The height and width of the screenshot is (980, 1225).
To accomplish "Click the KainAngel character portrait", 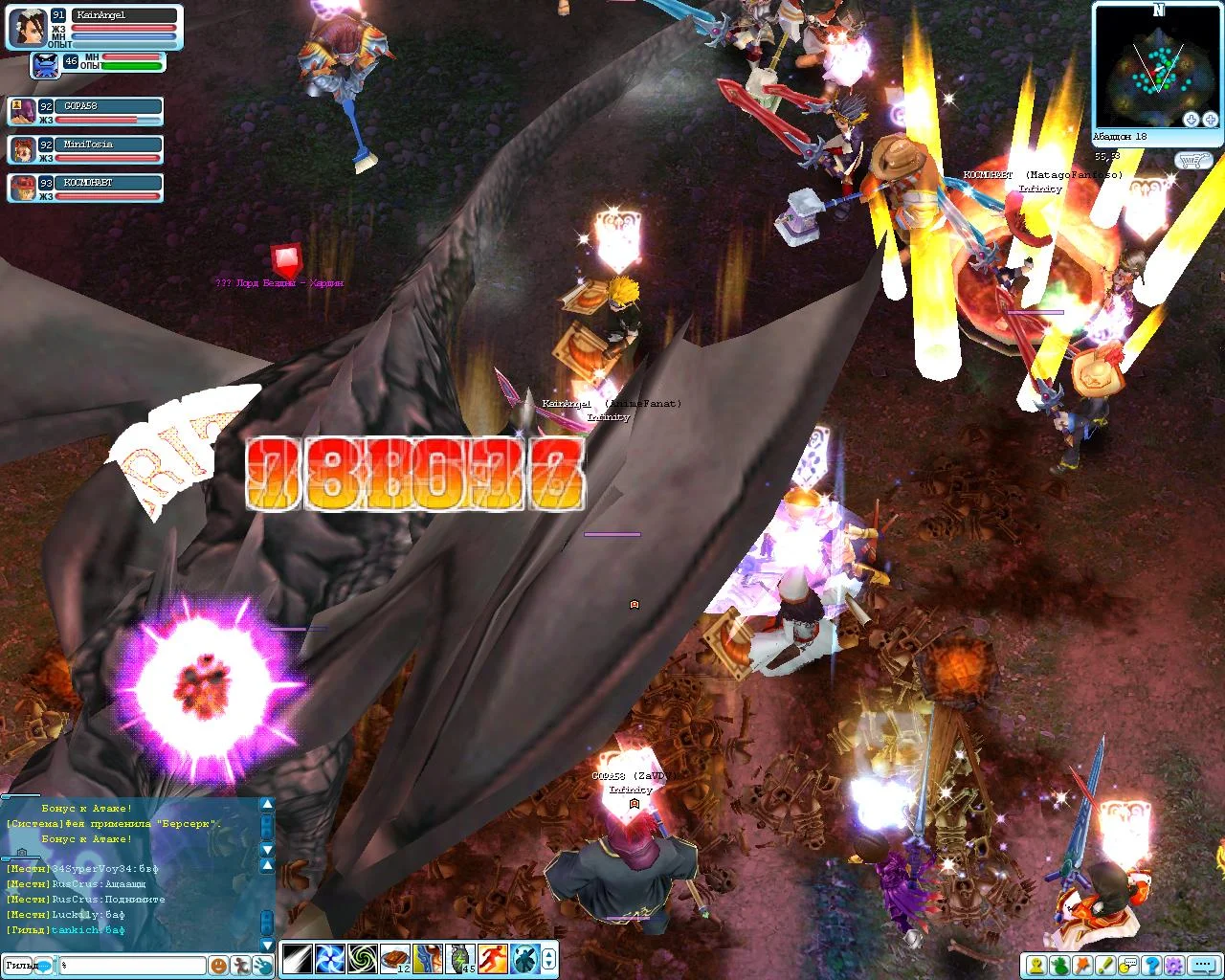I will pos(27,28).
